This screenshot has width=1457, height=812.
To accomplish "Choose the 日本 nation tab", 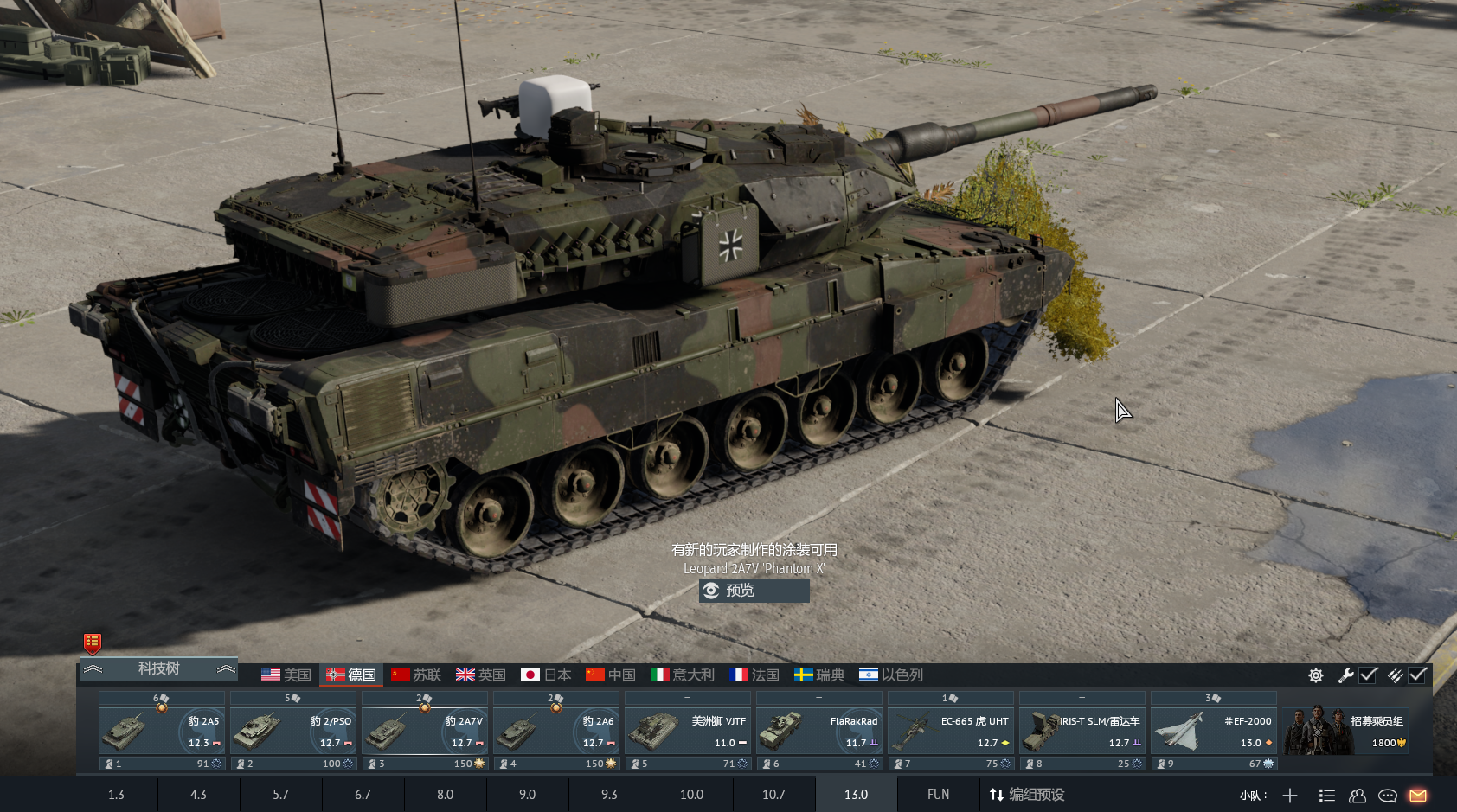I will [x=546, y=675].
